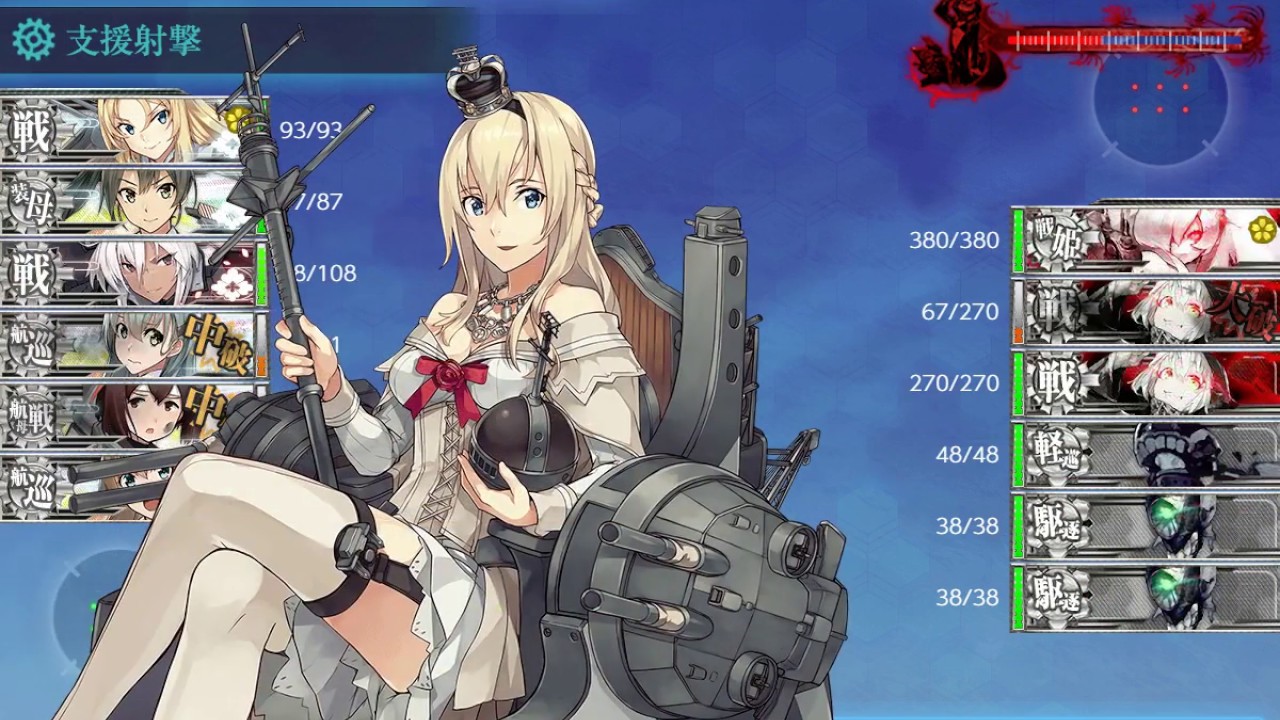This screenshot has height=720, width=1280.
Task: Target the 戦姫 boss with 380 HP
Action: tap(1145, 240)
